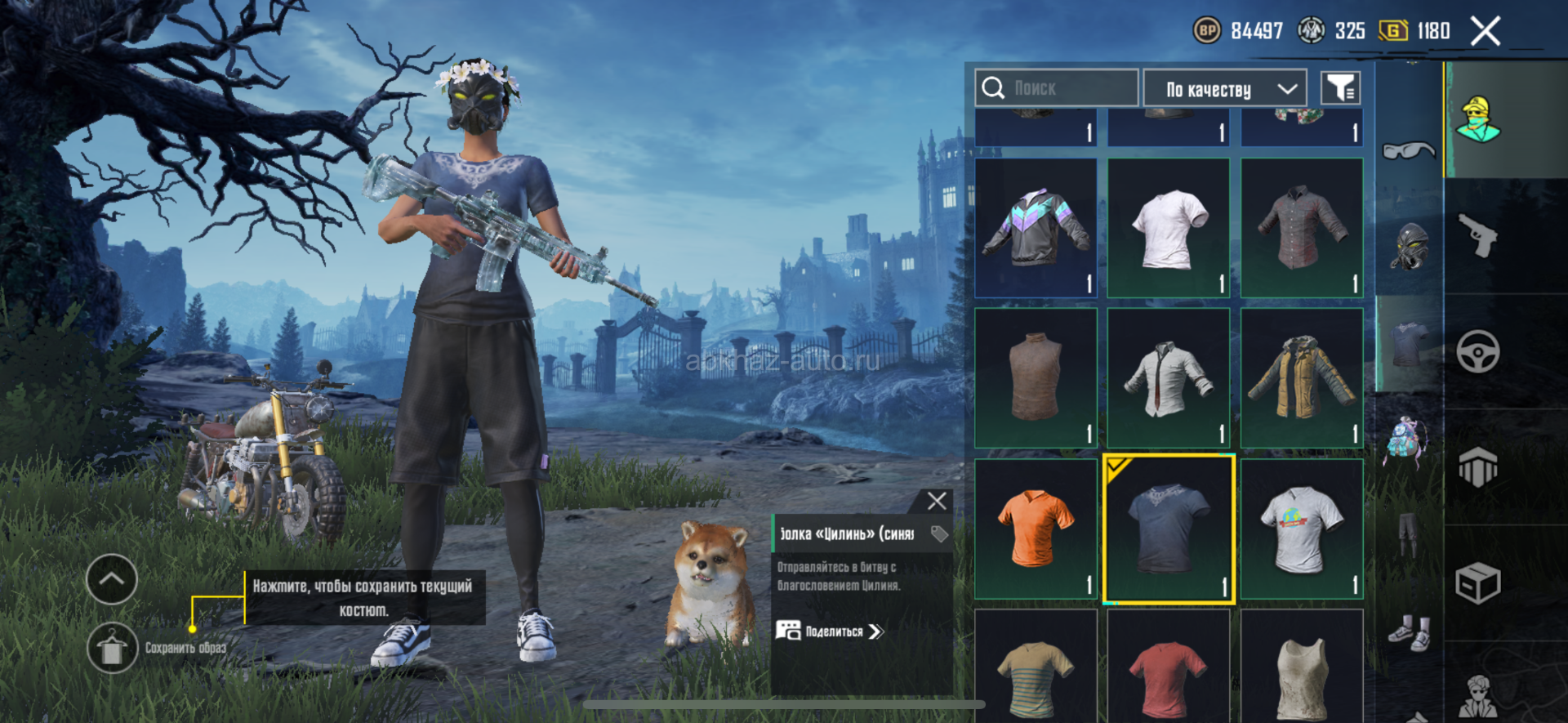
Task: Choose the plain white t-shirt
Action: (x=1169, y=227)
